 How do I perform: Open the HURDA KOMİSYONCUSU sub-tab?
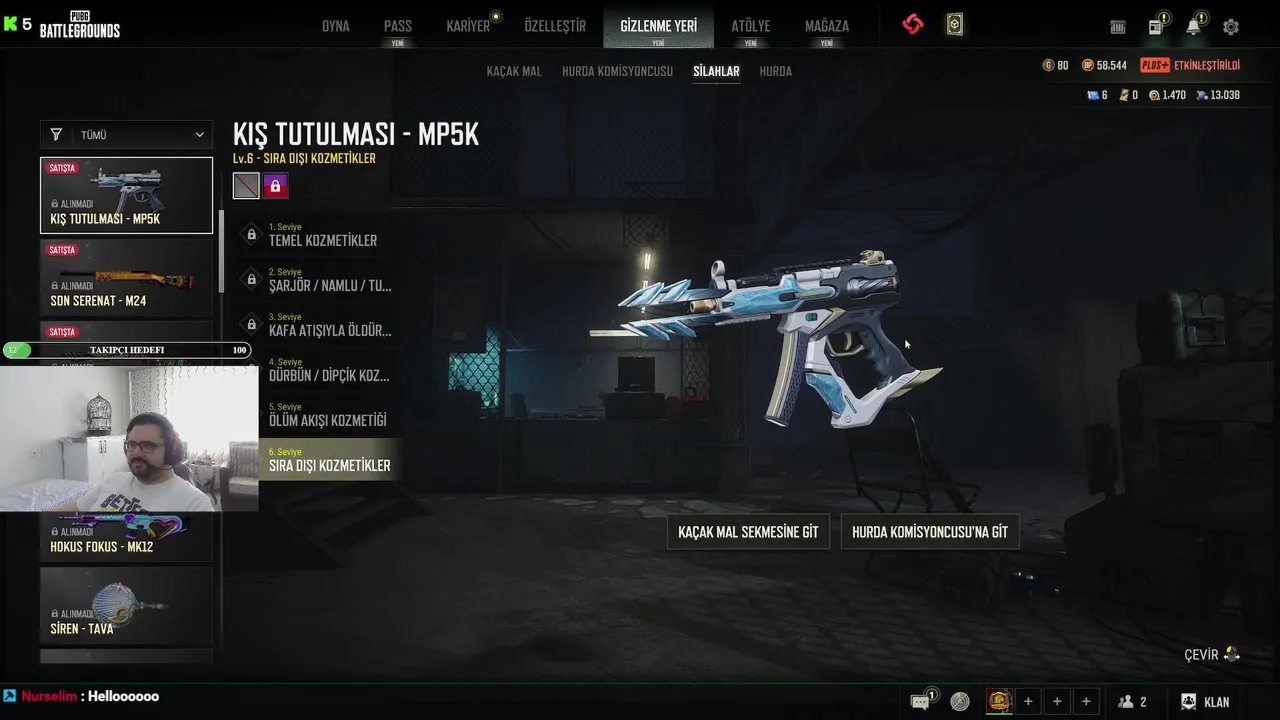coord(617,71)
